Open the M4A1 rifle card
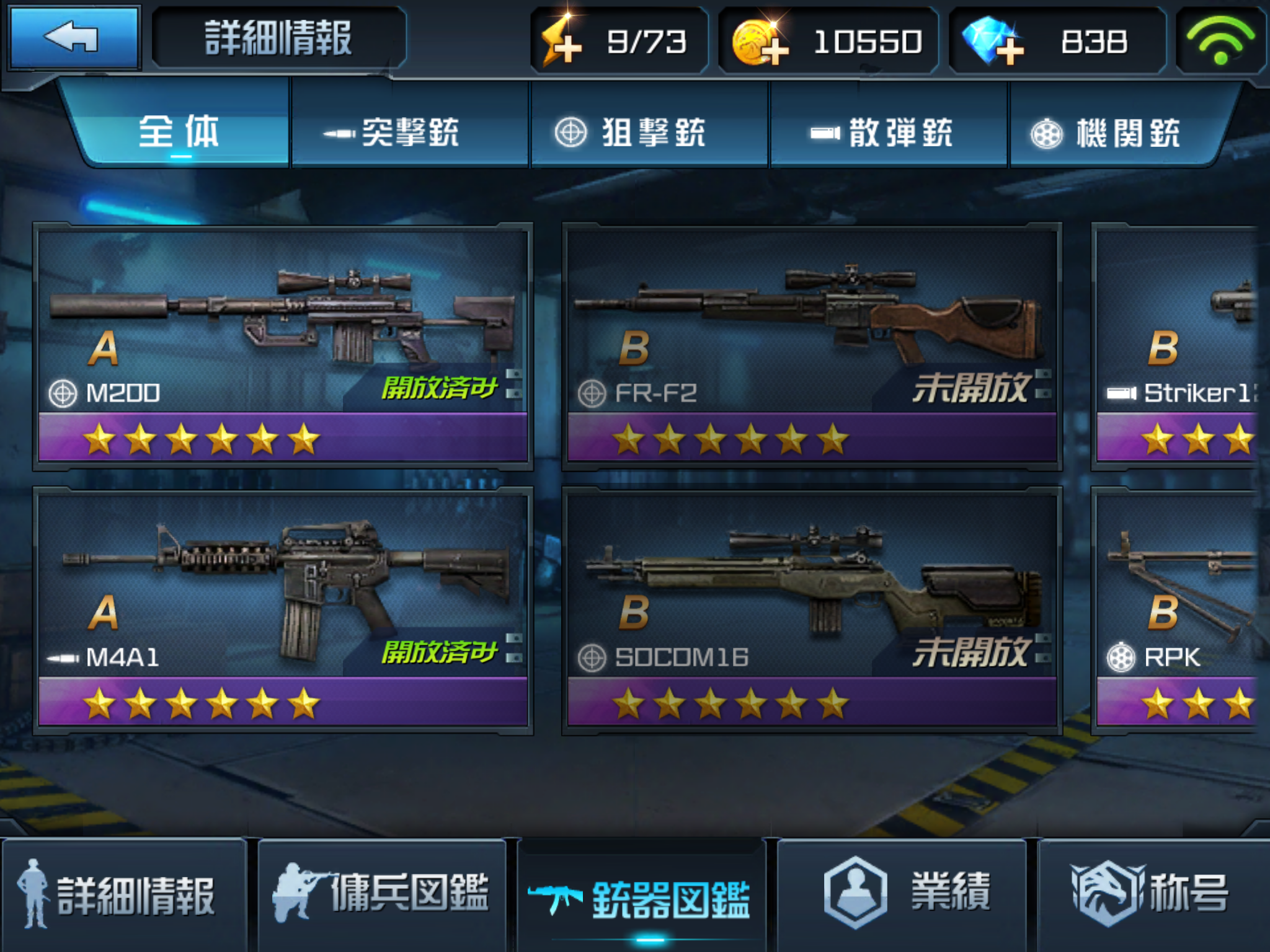 coord(283,610)
